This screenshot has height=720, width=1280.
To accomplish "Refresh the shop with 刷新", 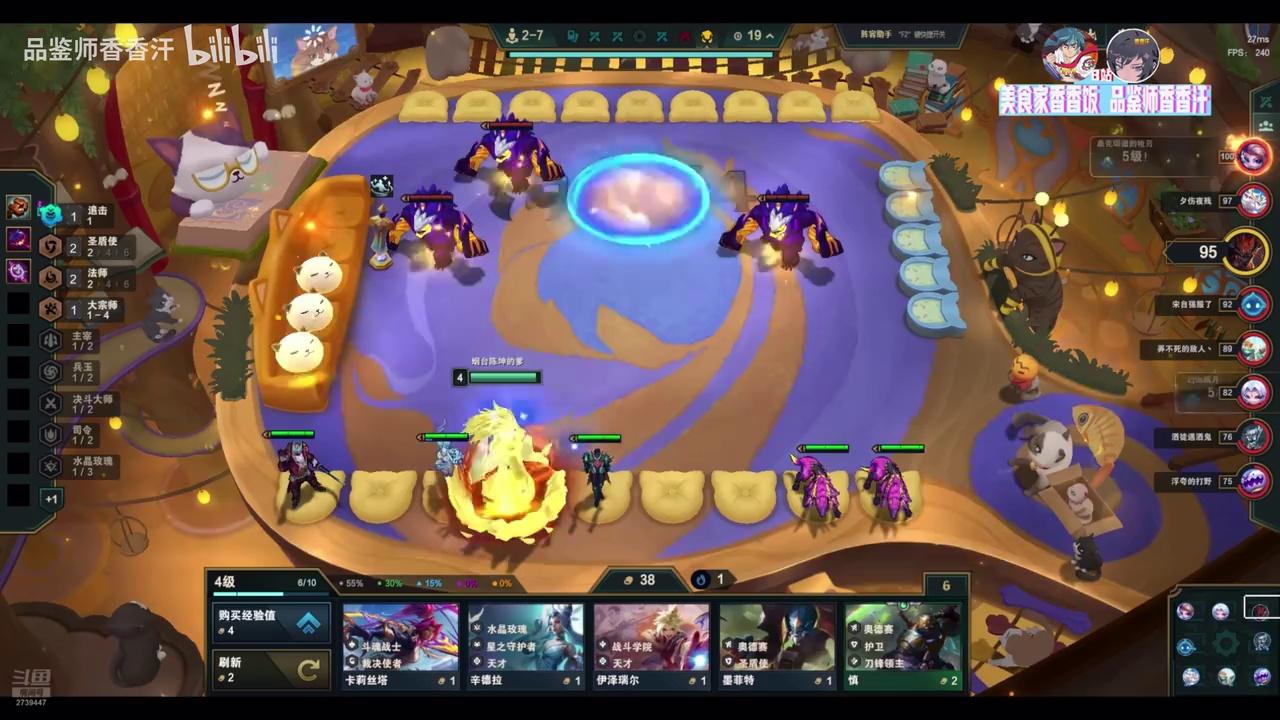I will [x=270, y=669].
